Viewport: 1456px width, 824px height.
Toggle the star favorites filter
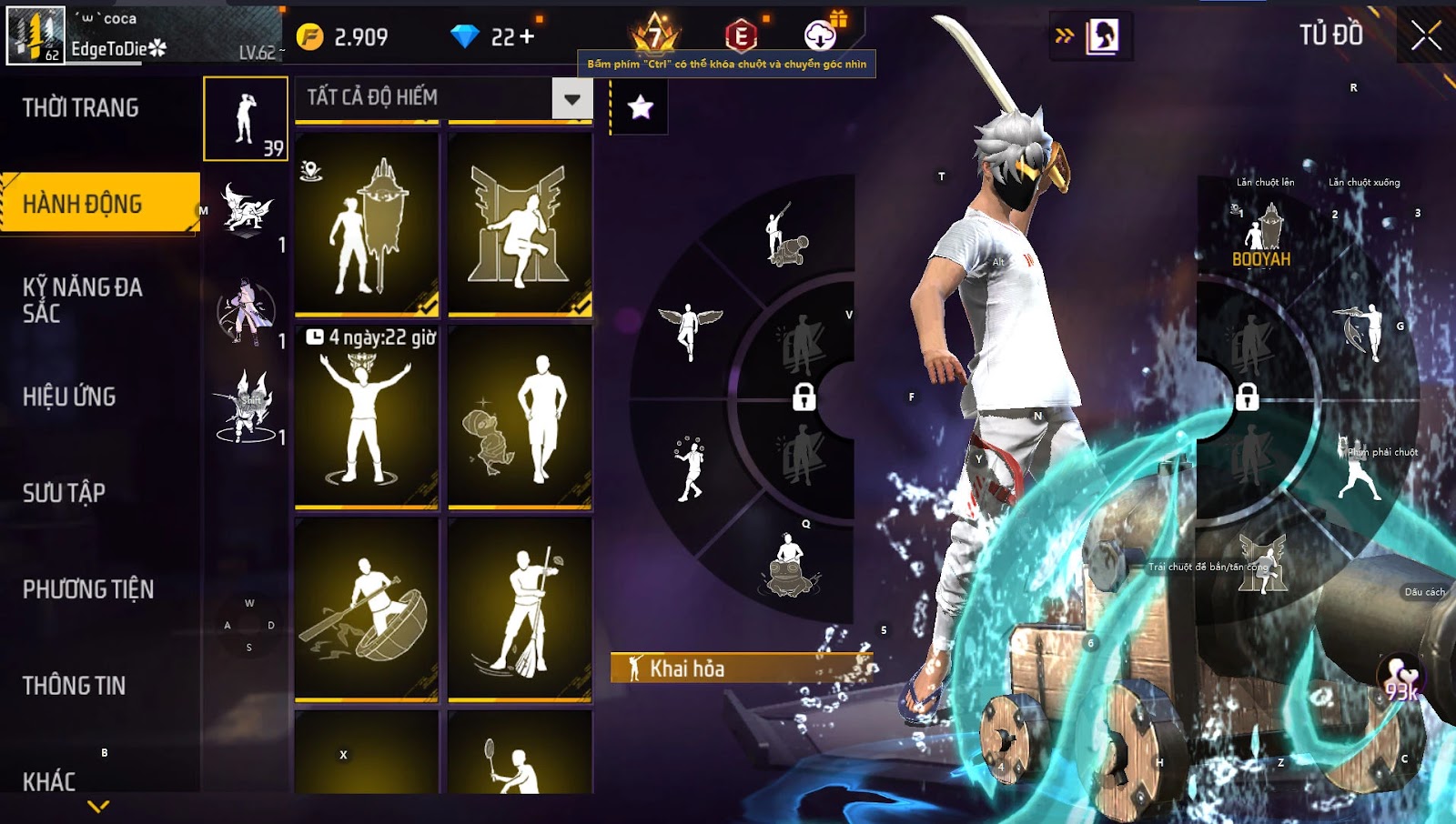640,108
